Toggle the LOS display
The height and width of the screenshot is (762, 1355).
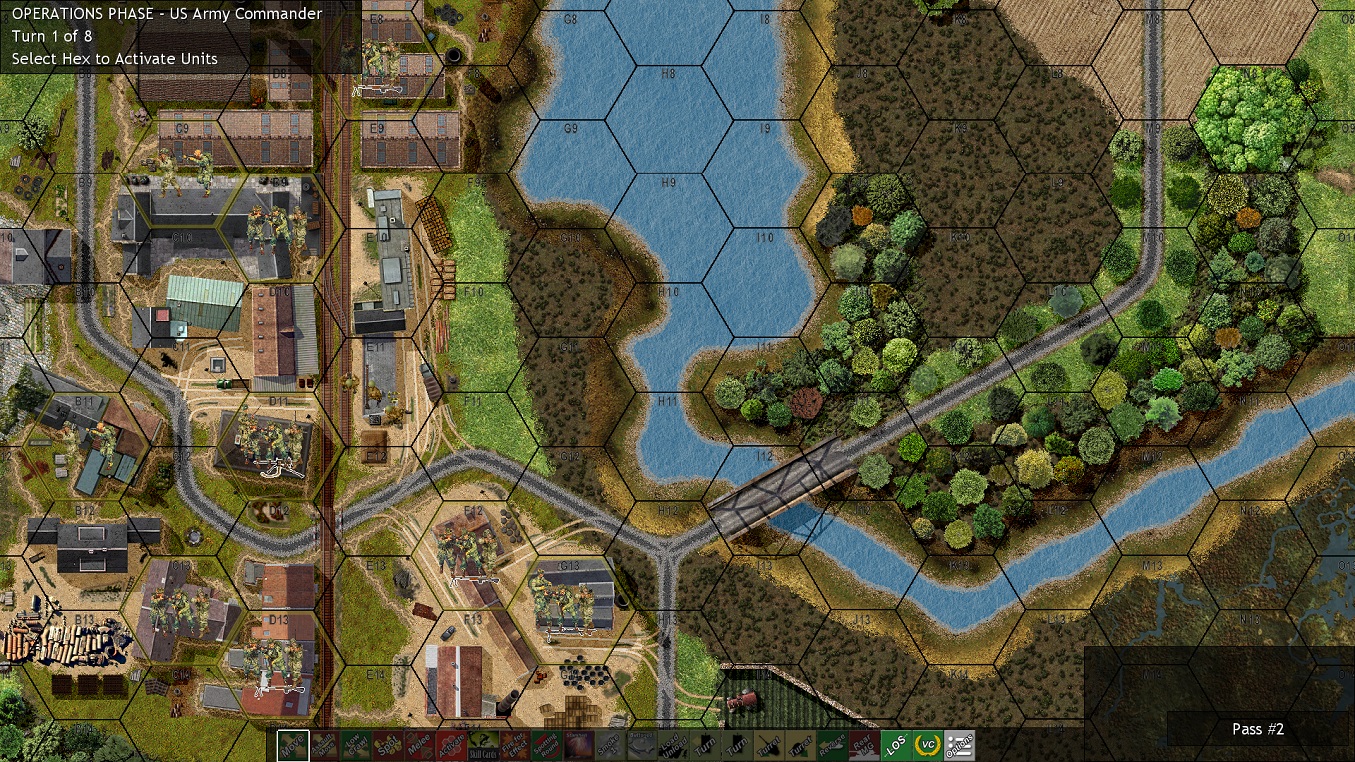tap(894, 742)
